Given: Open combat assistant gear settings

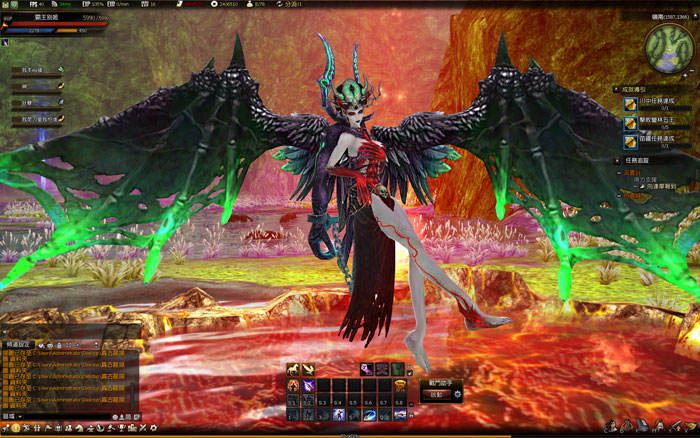Looking at the screenshot, I should (458, 394).
